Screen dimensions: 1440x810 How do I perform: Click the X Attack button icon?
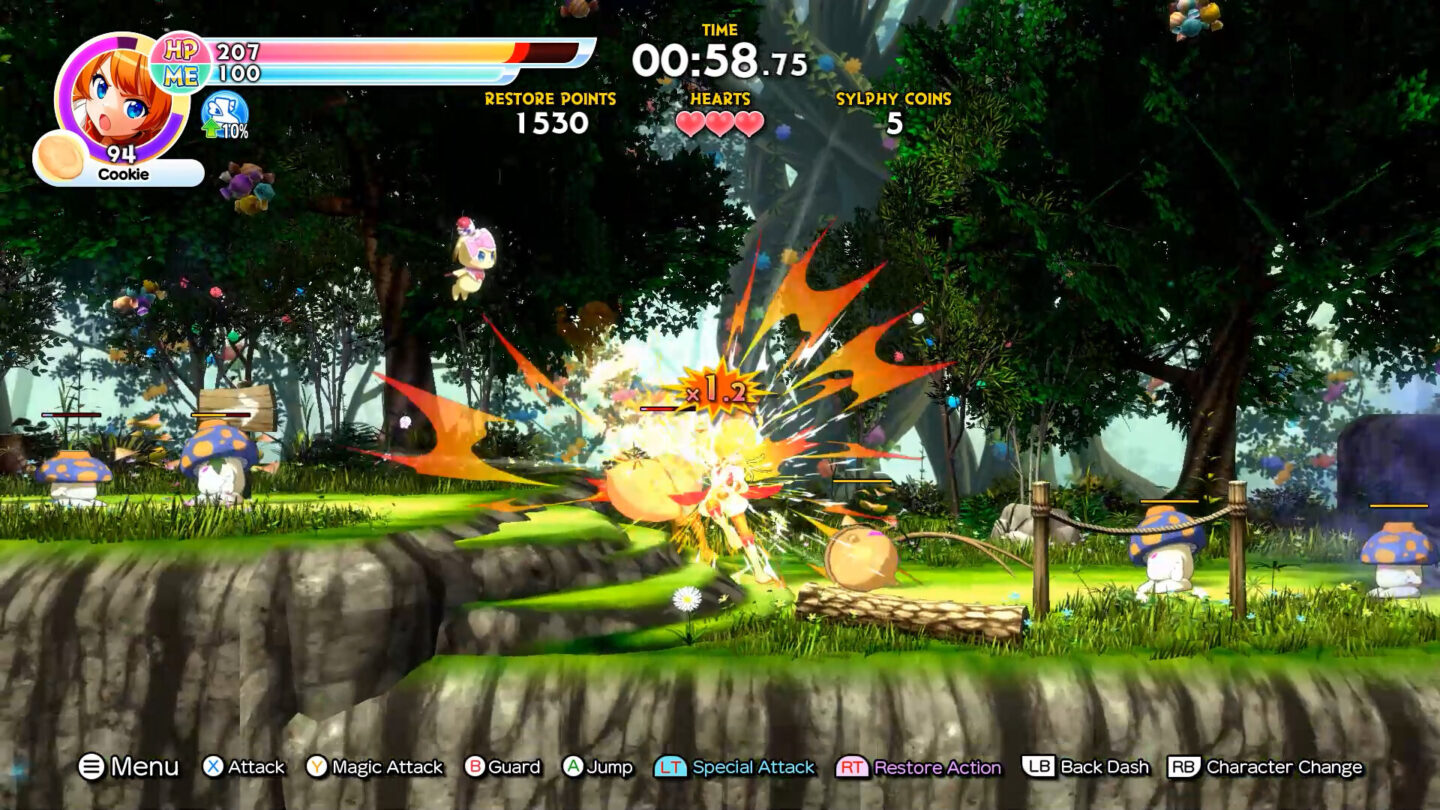214,768
